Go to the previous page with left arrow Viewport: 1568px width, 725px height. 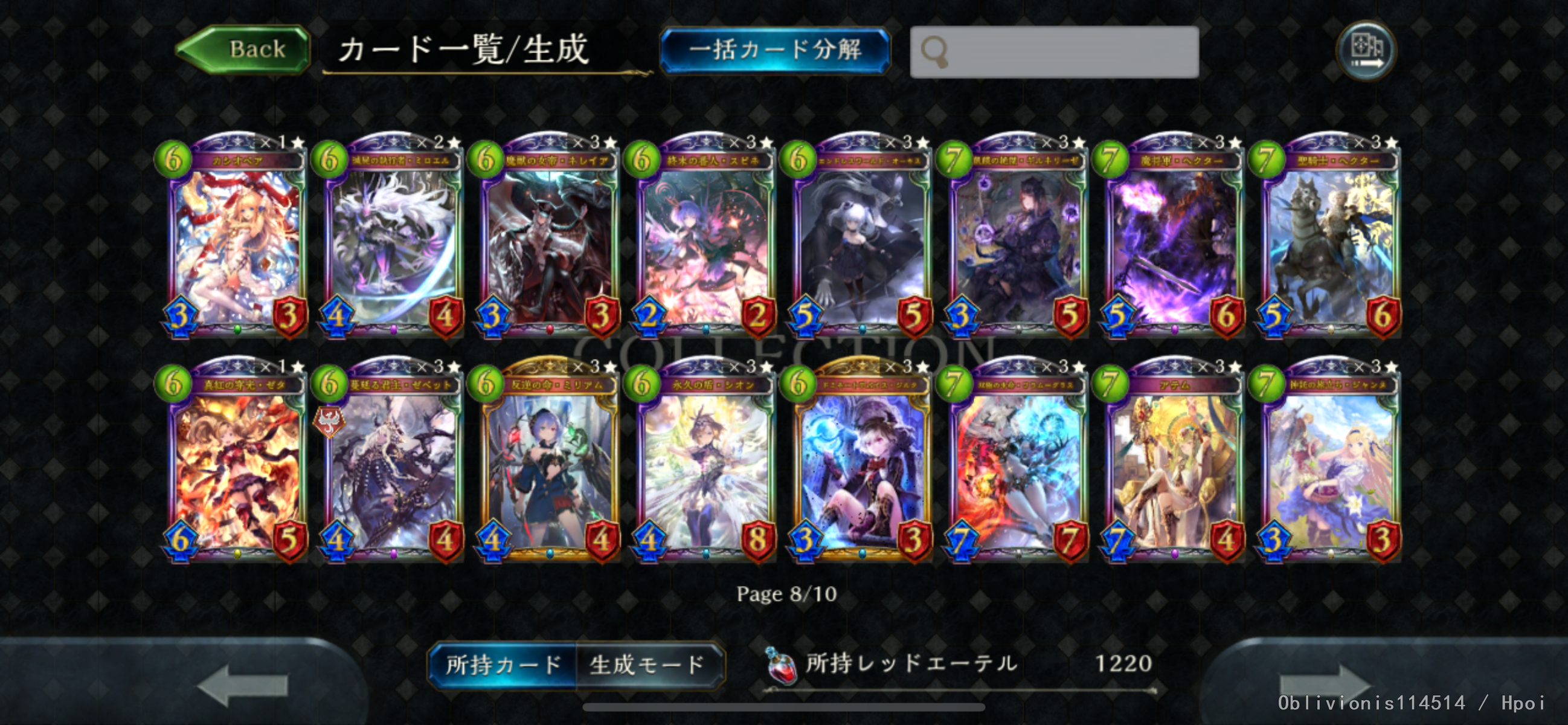[242, 685]
